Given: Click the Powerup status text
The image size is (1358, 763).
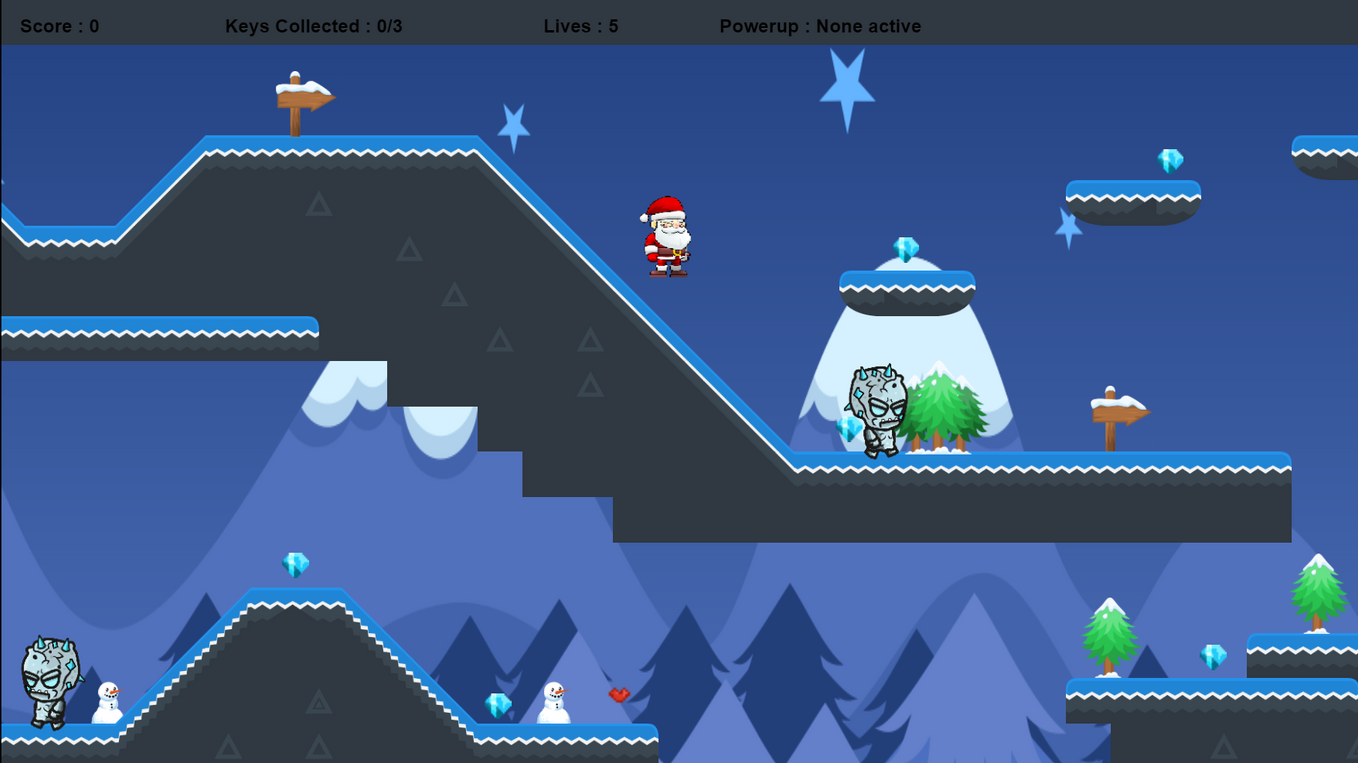Looking at the screenshot, I should coord(819,26).
